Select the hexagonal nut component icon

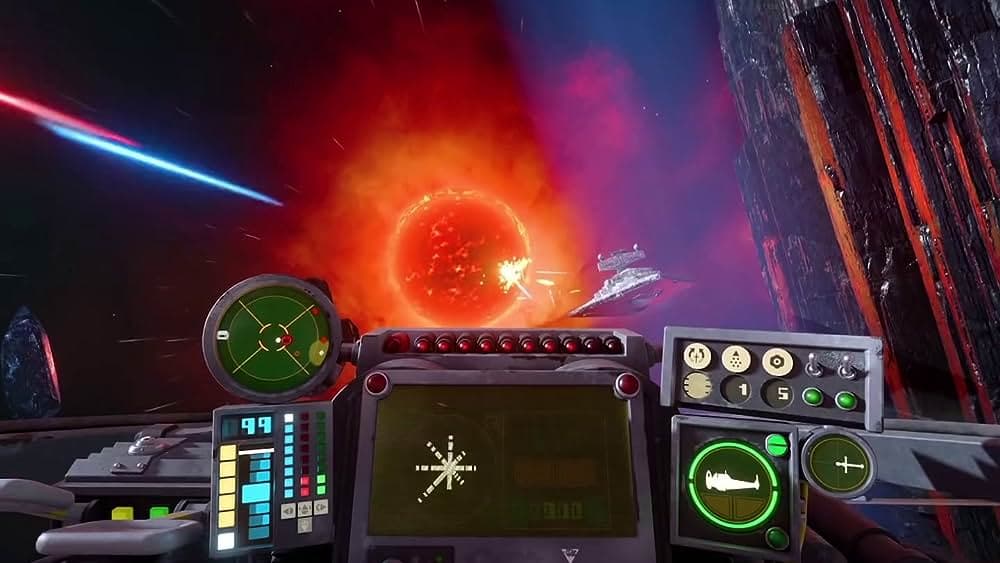(776, 360)
